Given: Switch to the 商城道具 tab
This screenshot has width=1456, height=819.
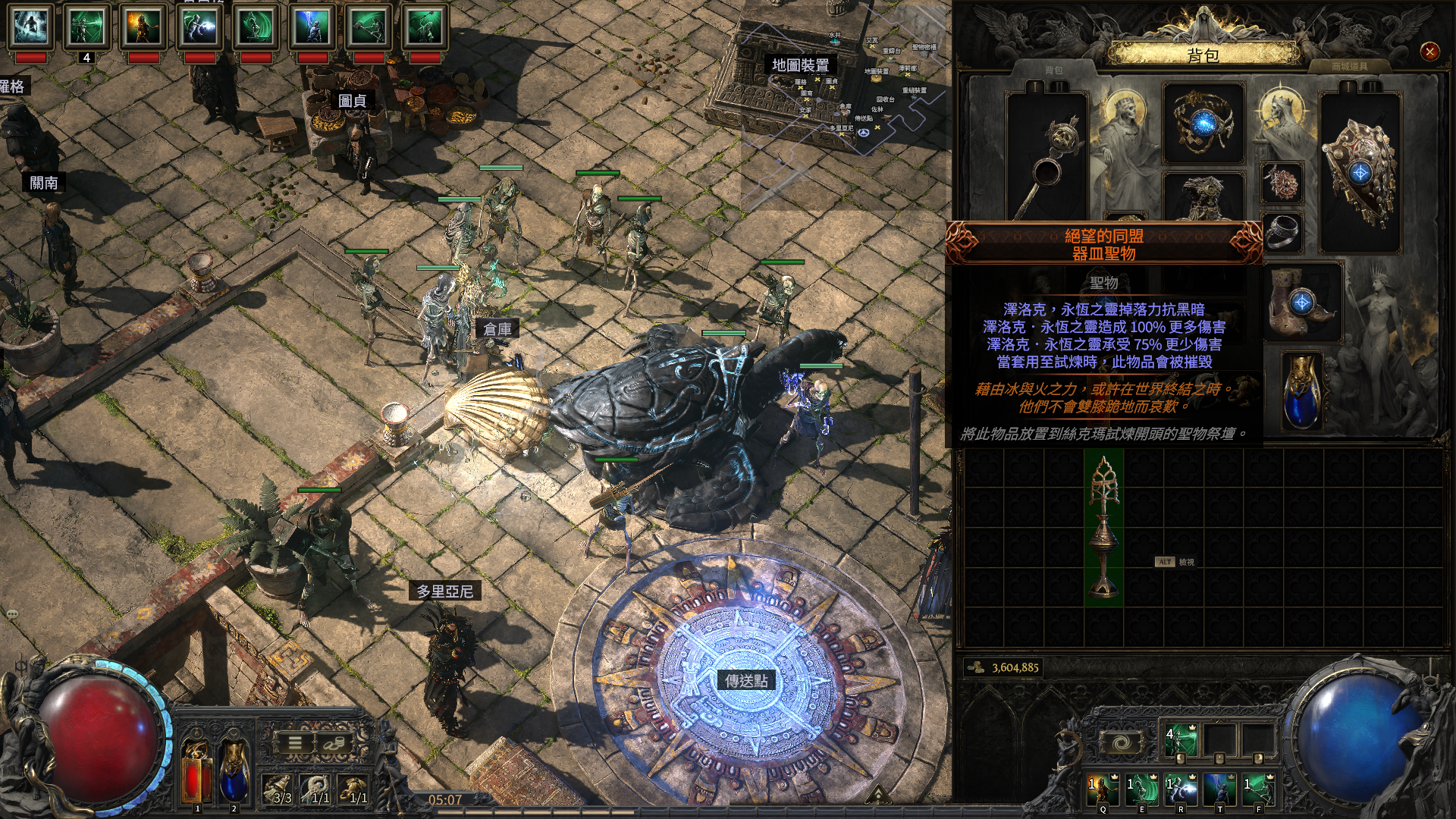Looking at the screenshot, I should click(x=1350, y=67).
